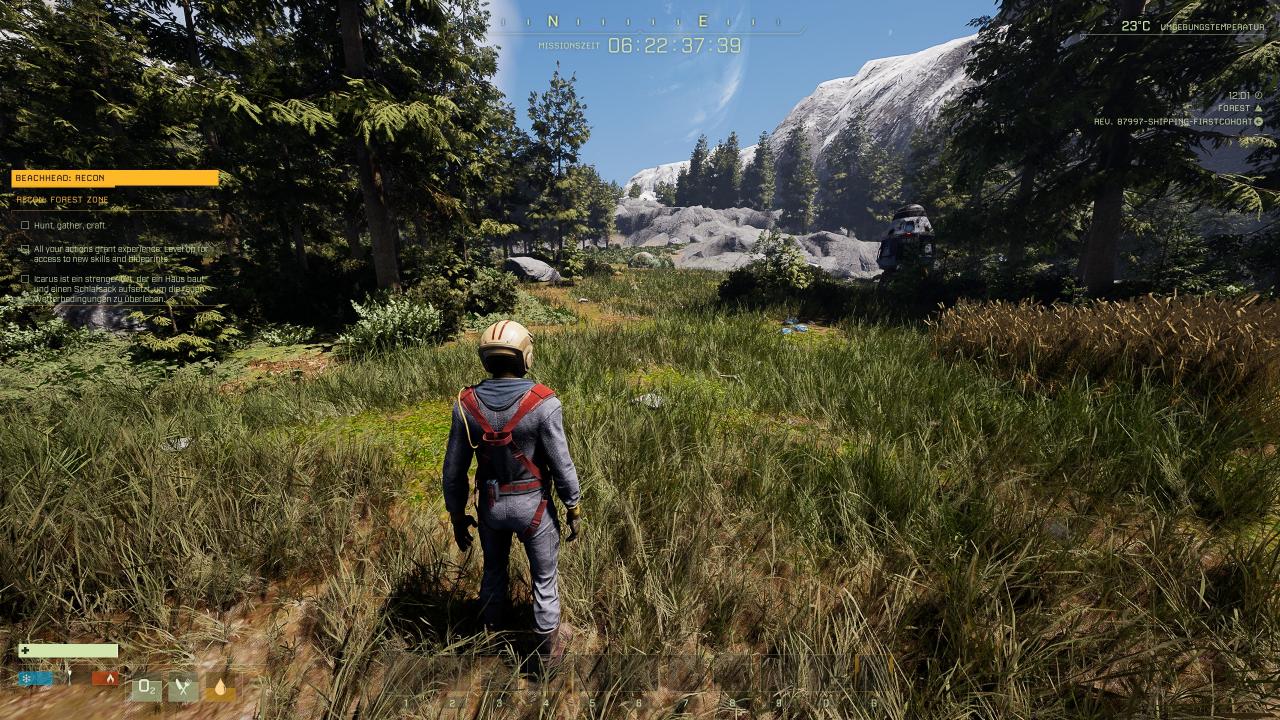Click the blue snowflake cold indicator
This screenshot has width=1280, height=720.
tap(36, 678)
